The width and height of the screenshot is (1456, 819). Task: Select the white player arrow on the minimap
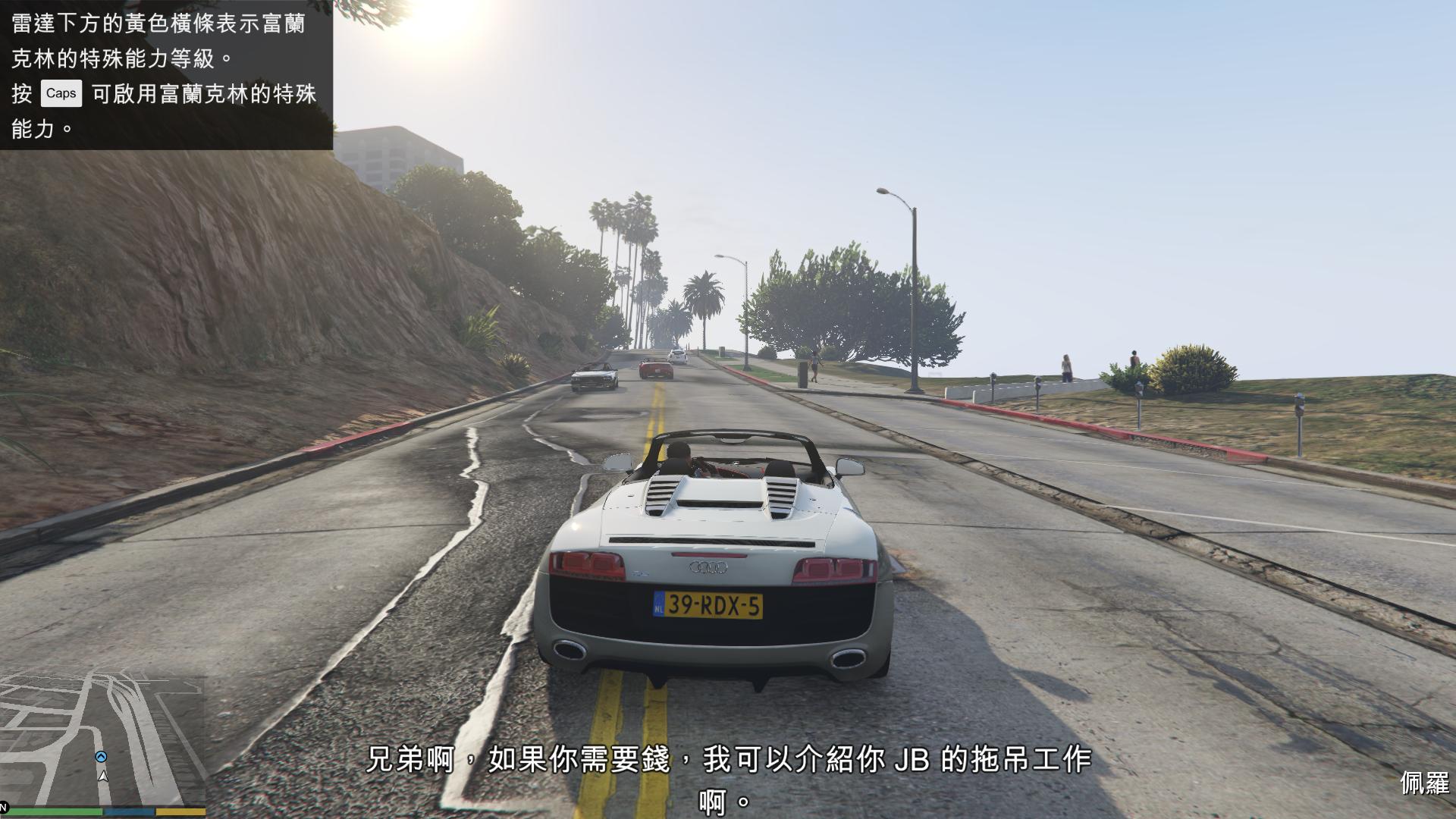(x=103, y=777)
